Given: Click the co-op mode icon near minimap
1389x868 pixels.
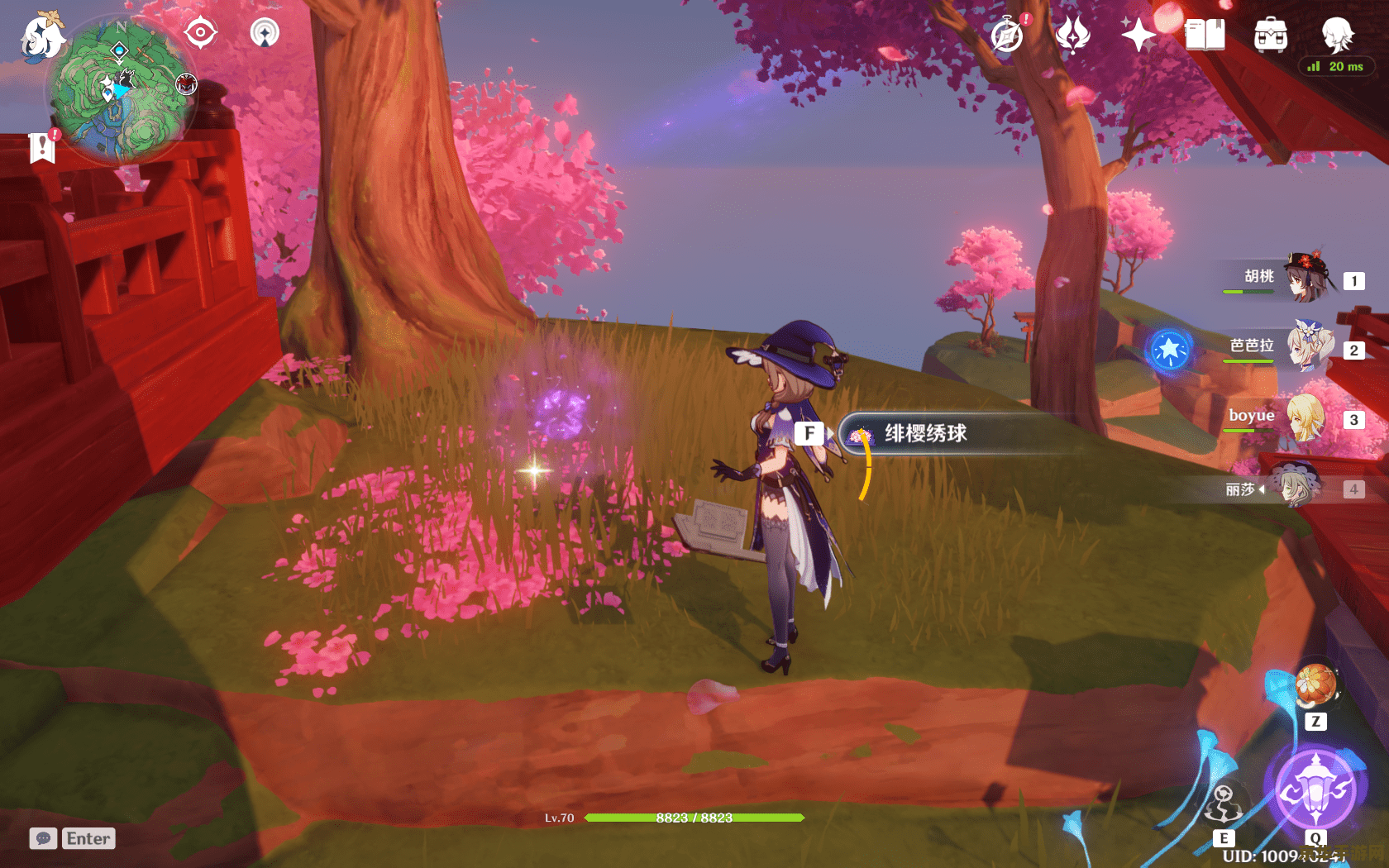Looking at the screenshot, I should (x=265, y=33).
